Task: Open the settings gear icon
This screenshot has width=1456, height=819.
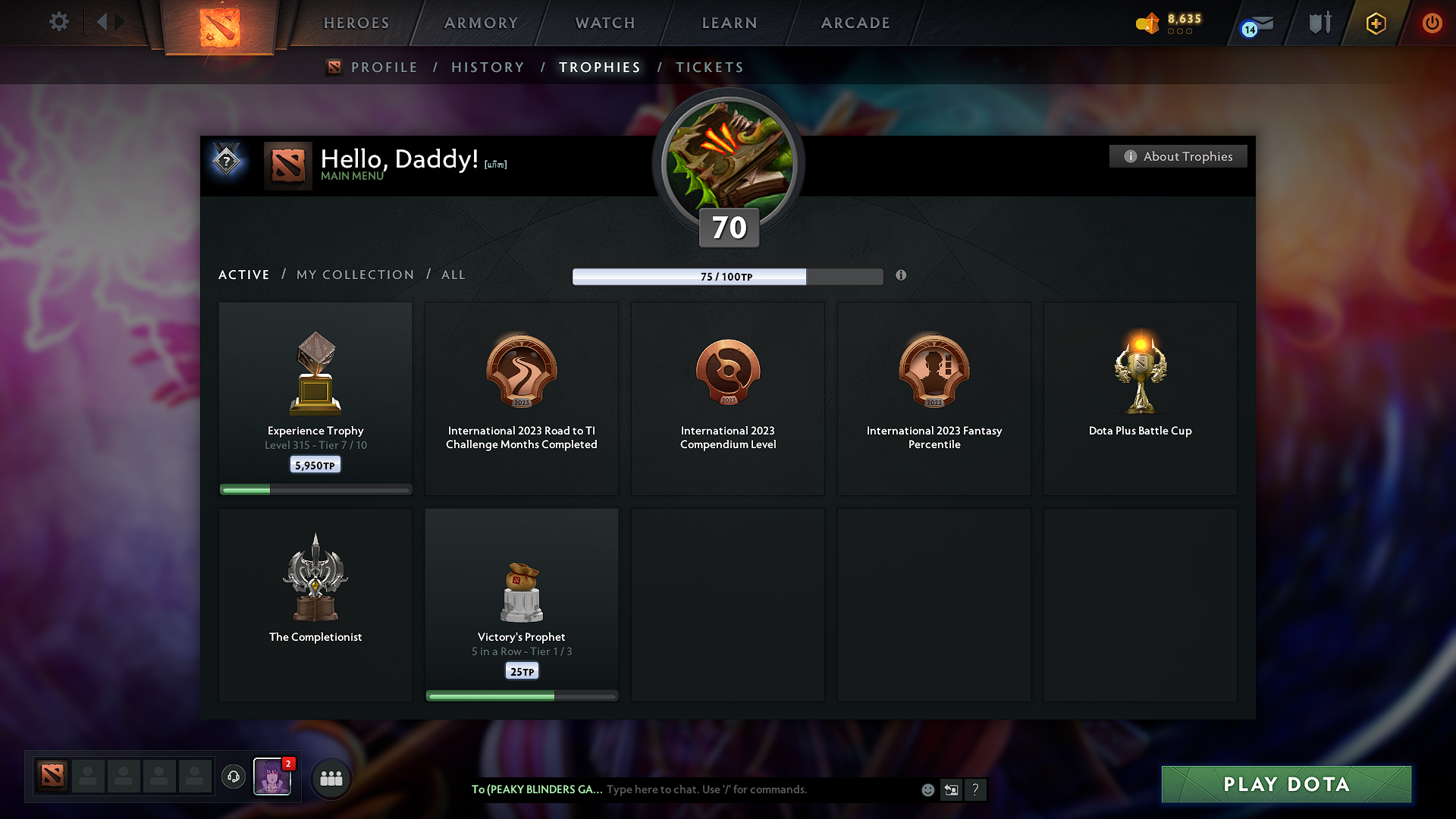Action: [58, 23]
